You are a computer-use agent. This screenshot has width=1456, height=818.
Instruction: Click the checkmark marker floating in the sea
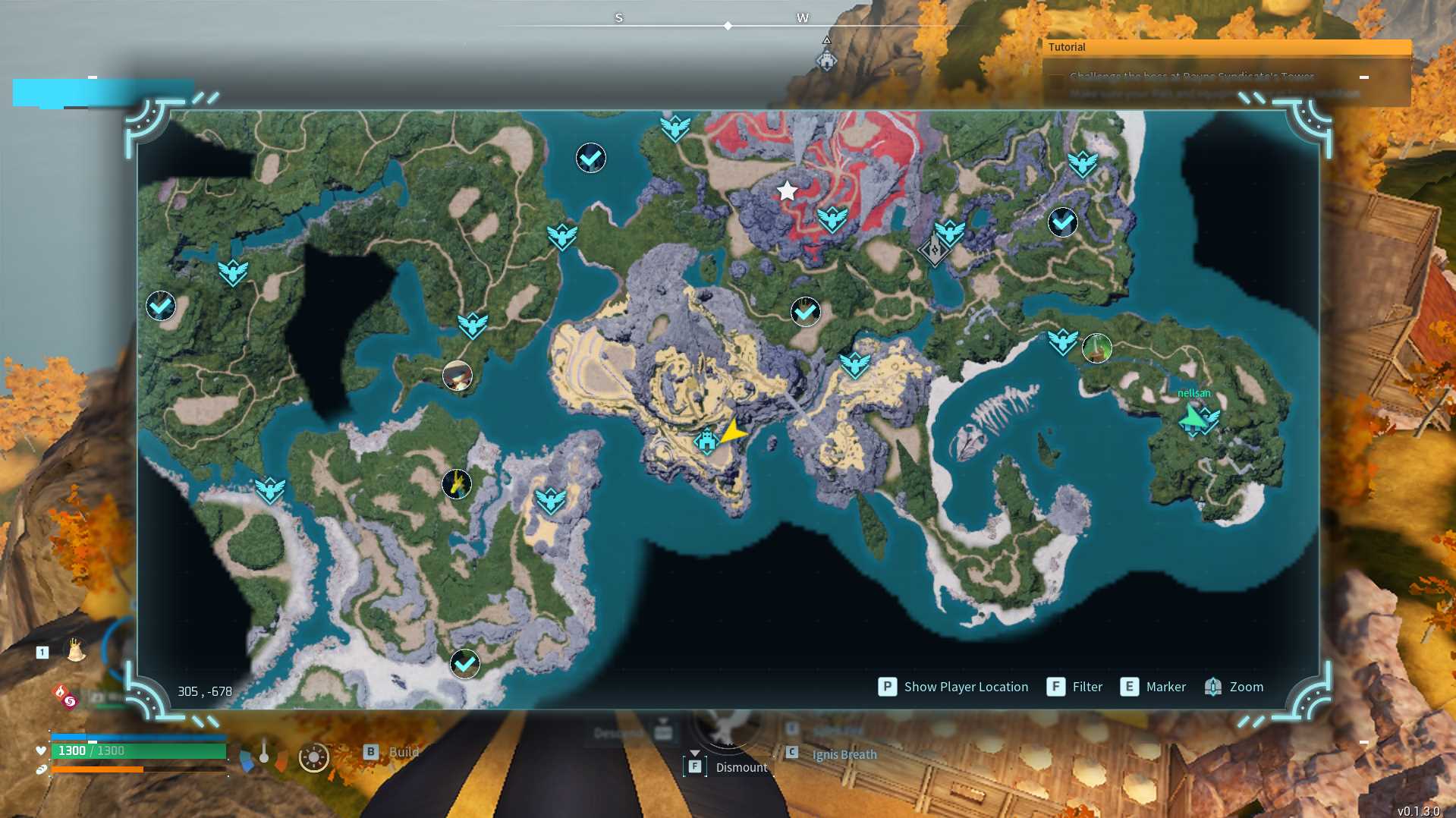(591, 158)
